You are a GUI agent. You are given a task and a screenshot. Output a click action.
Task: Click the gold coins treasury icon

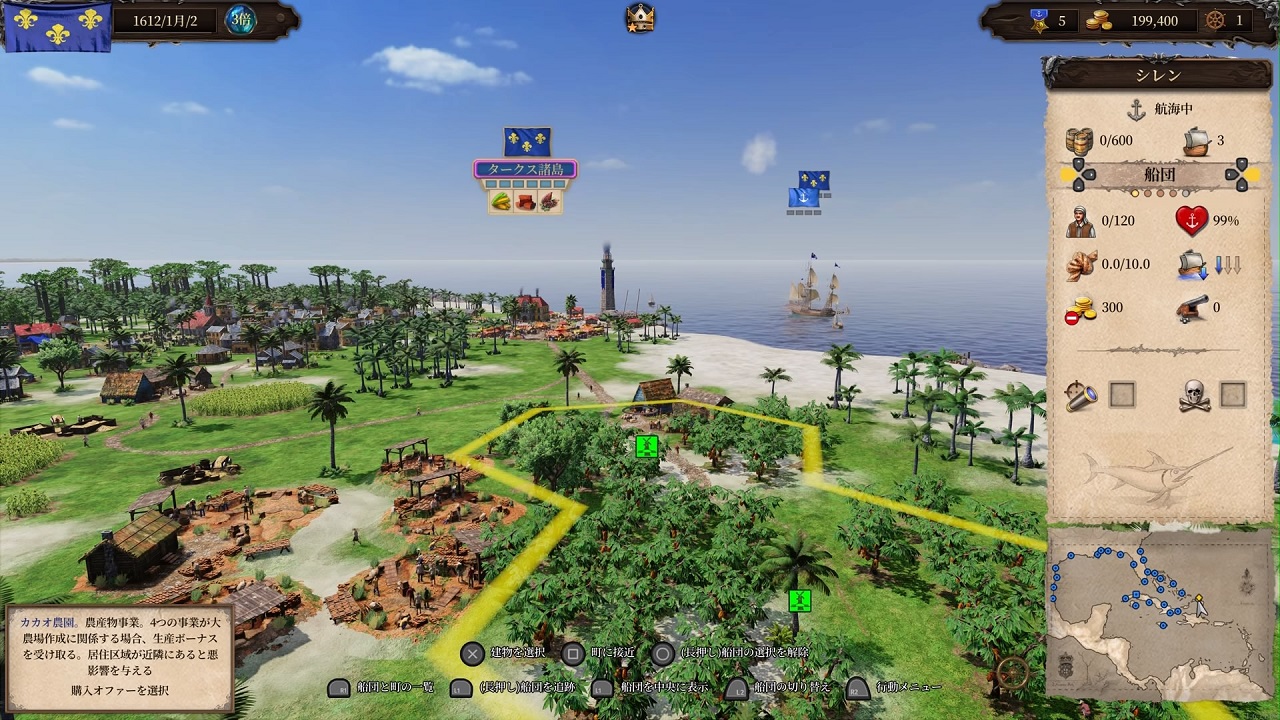1099,20
